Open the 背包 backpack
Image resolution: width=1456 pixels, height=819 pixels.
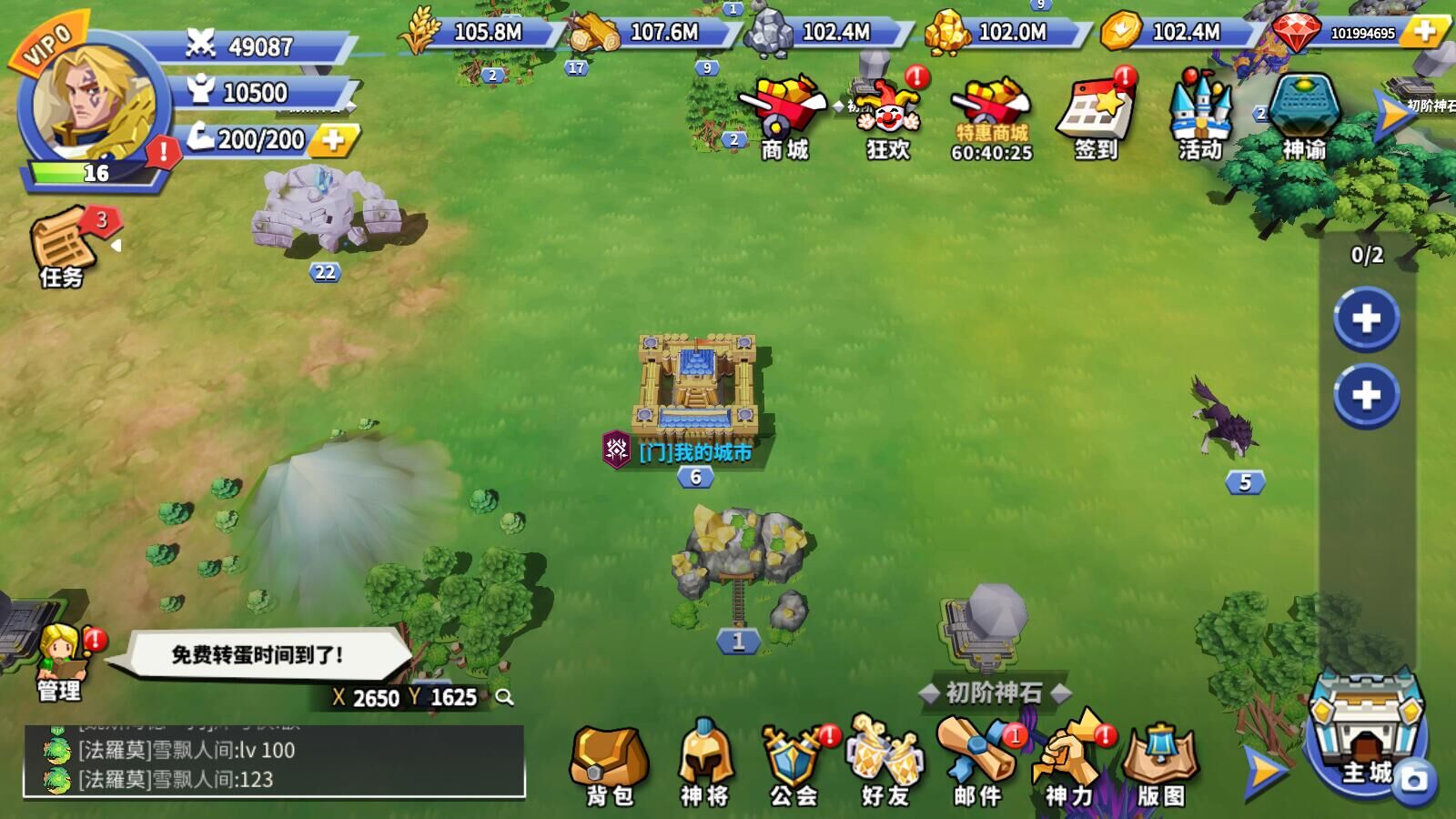point(609,764)
